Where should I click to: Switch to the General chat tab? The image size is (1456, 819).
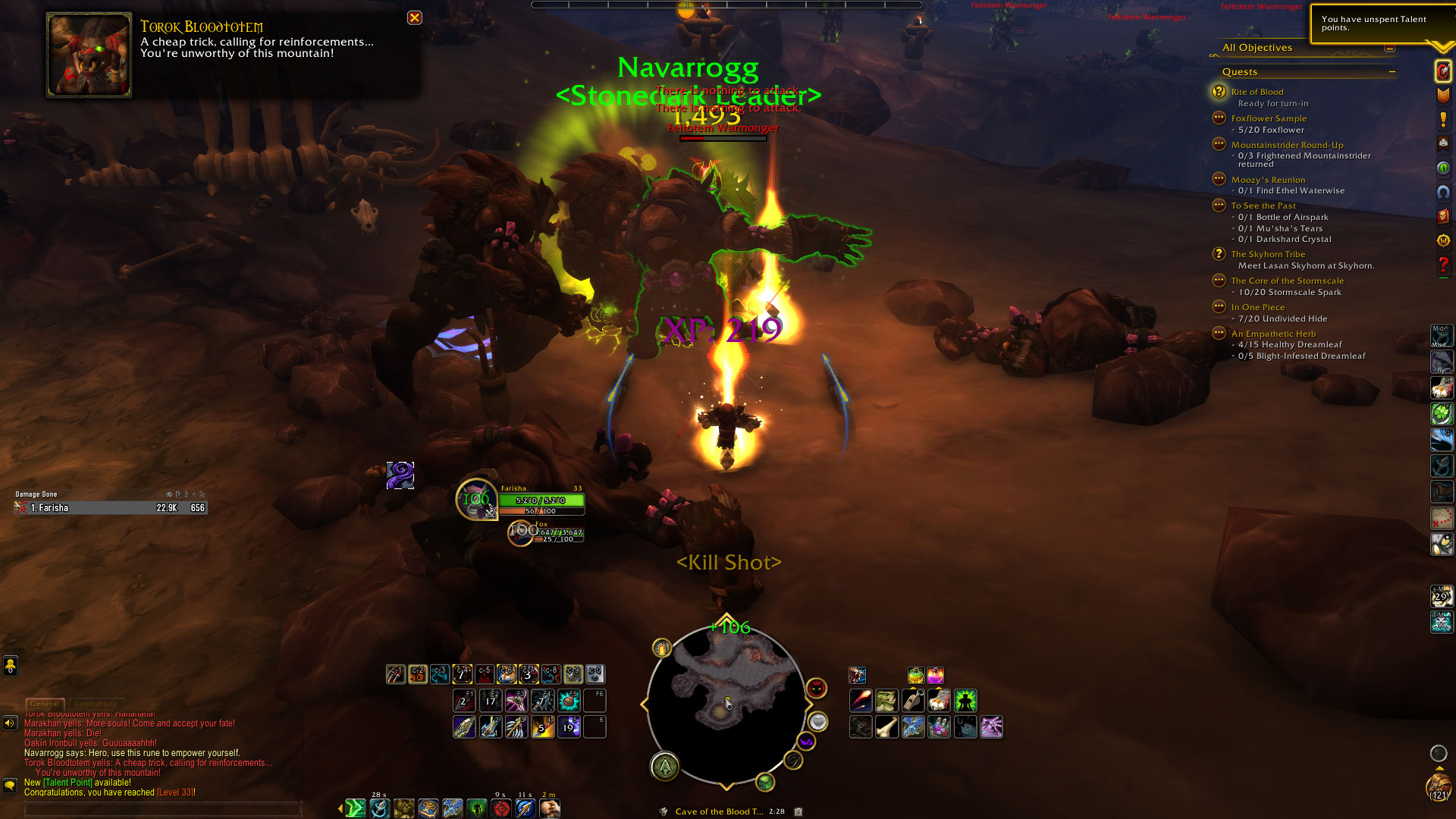click(45, 704)
